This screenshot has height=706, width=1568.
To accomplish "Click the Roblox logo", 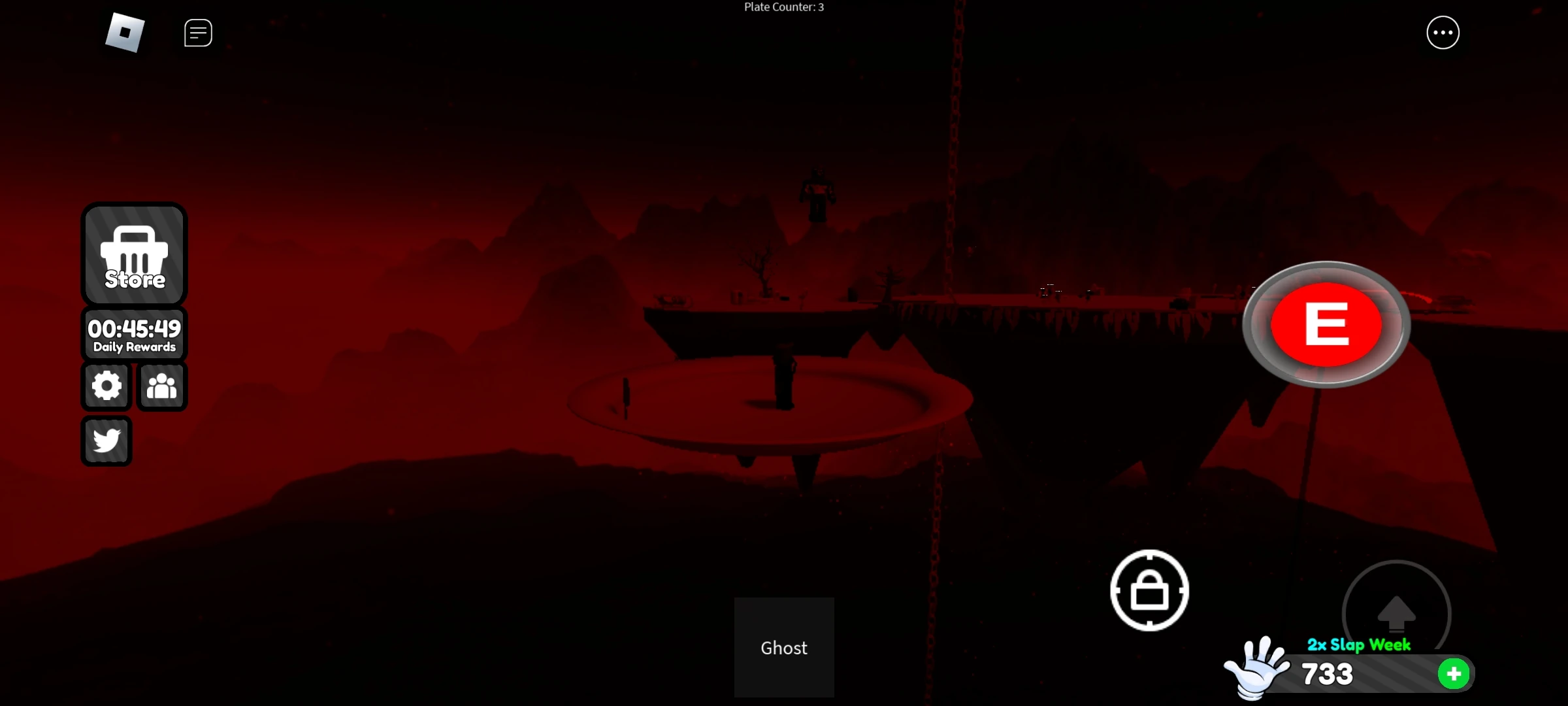I will click(124, 33).
